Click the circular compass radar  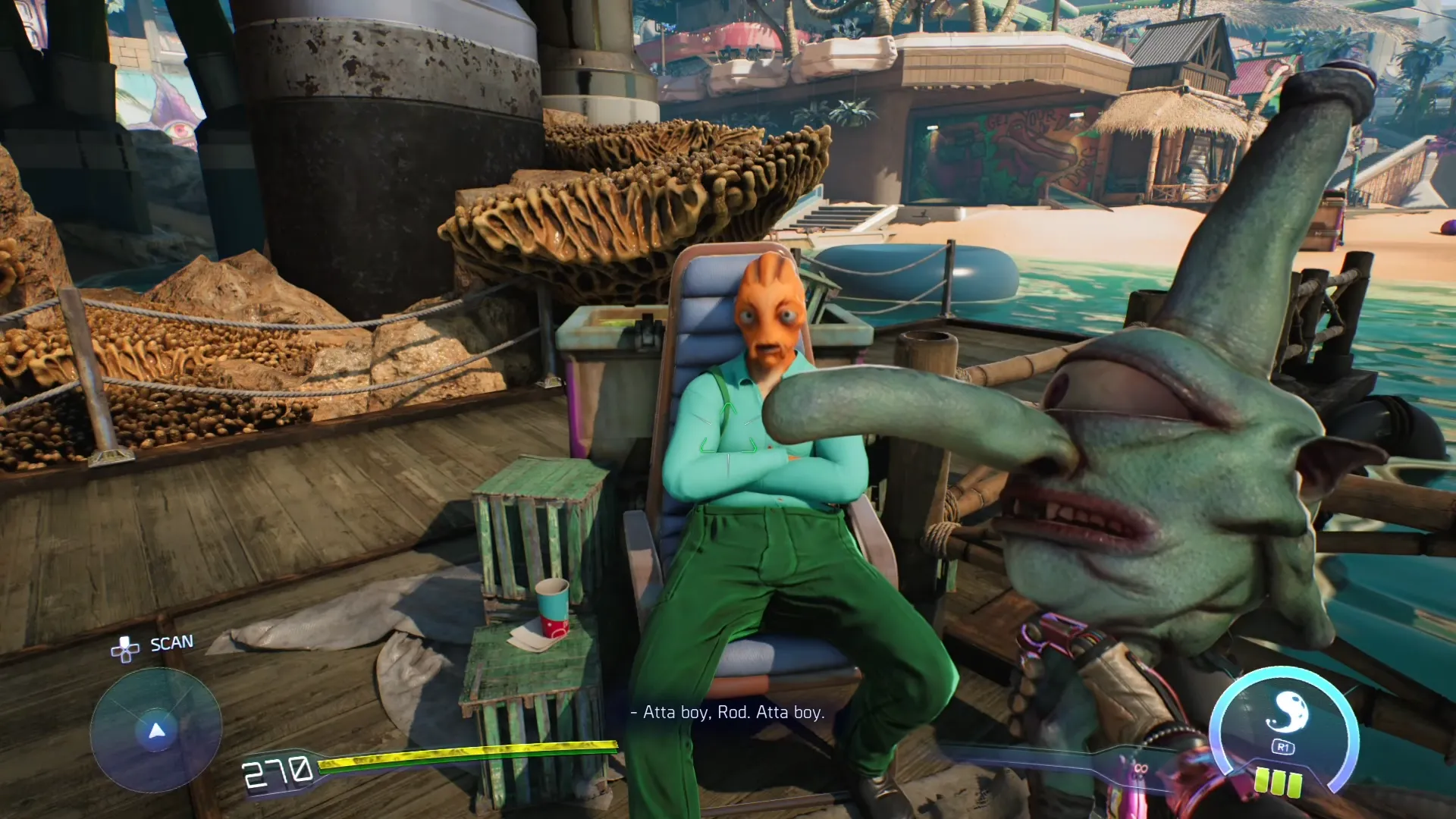tap(156, 730)
